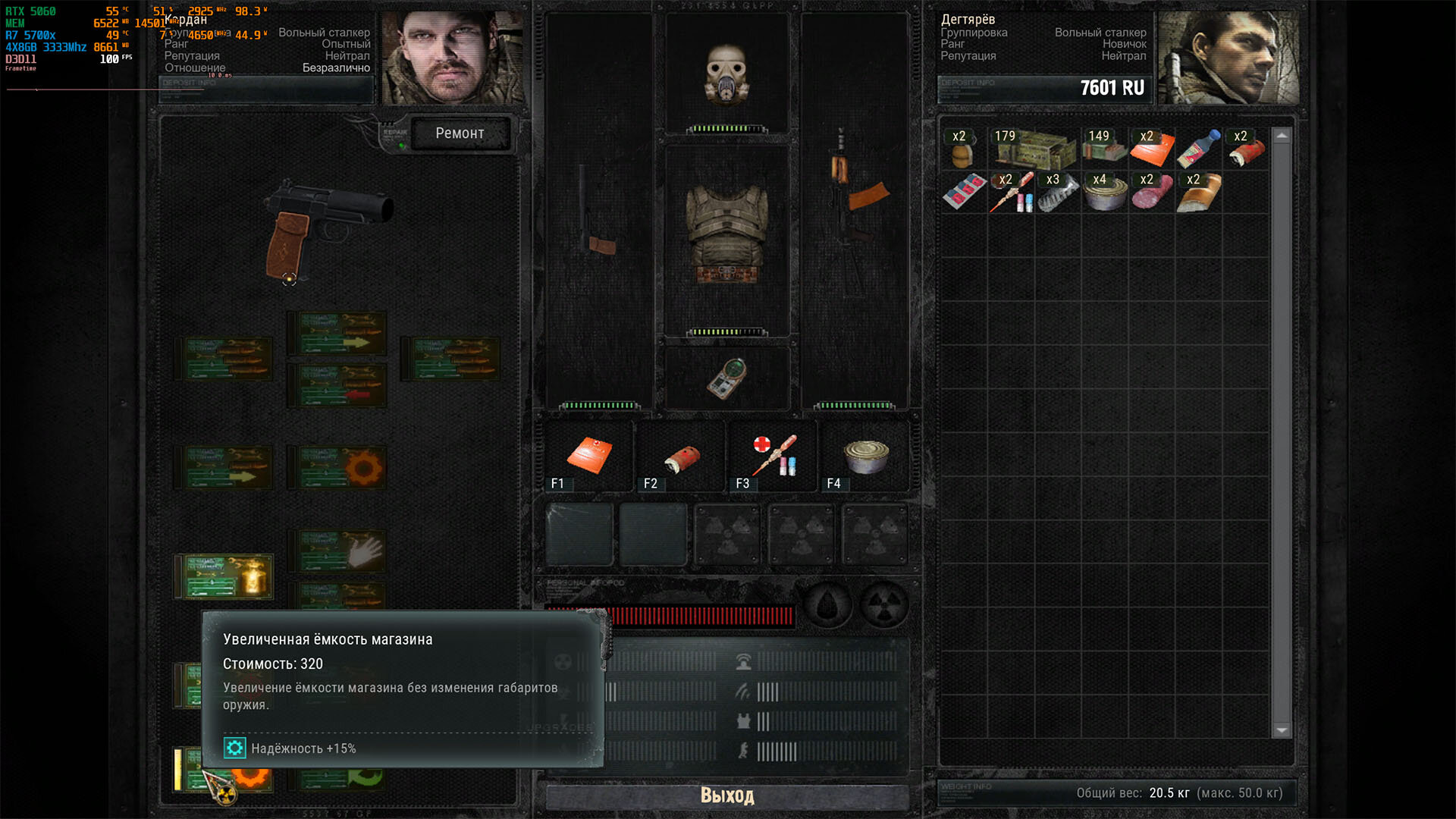
Task: Click the inventory scrollbar down arrow
Action: point(1282,730)
